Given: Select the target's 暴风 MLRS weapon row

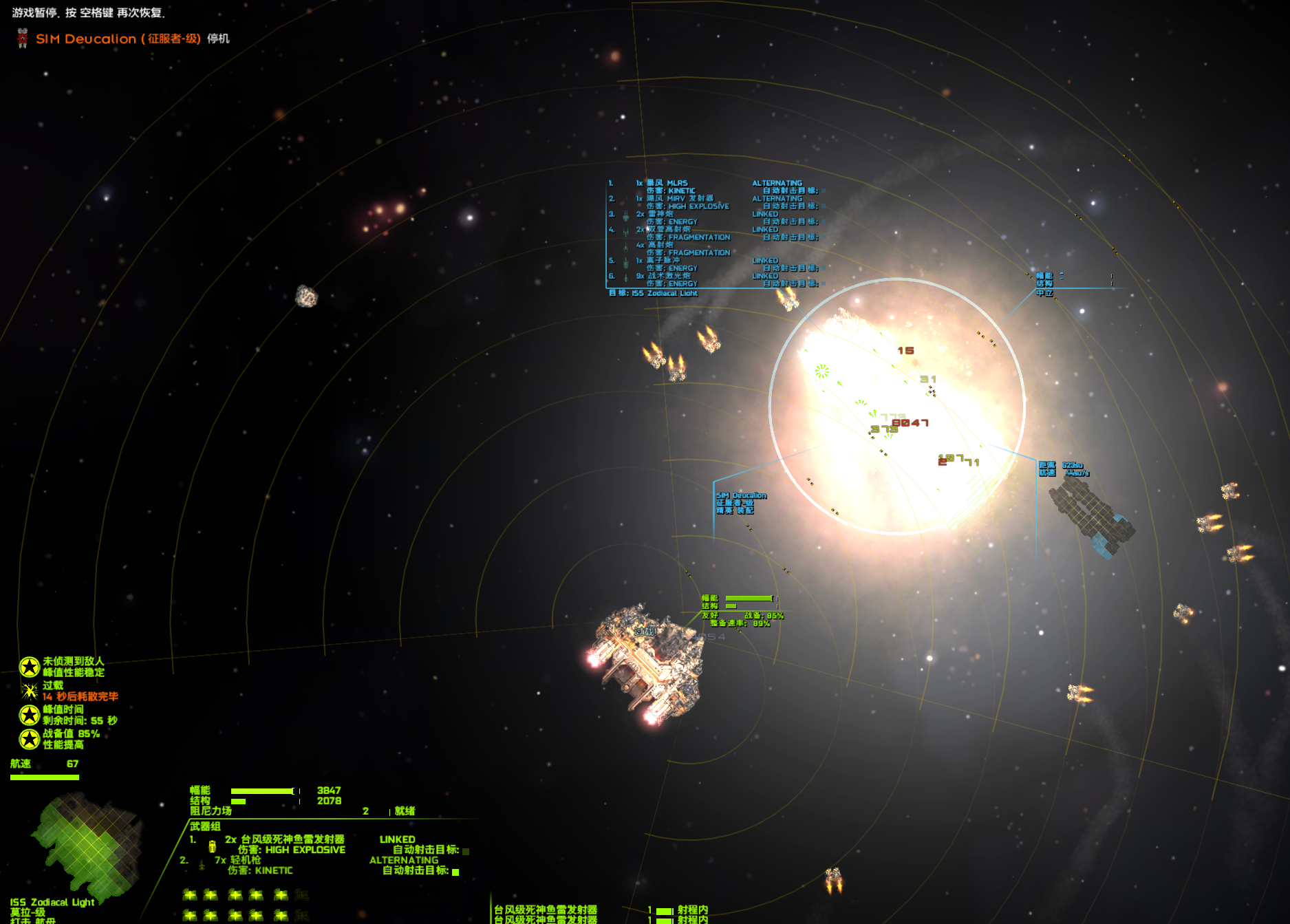Looking at the screenshot, I should [667, 183].
